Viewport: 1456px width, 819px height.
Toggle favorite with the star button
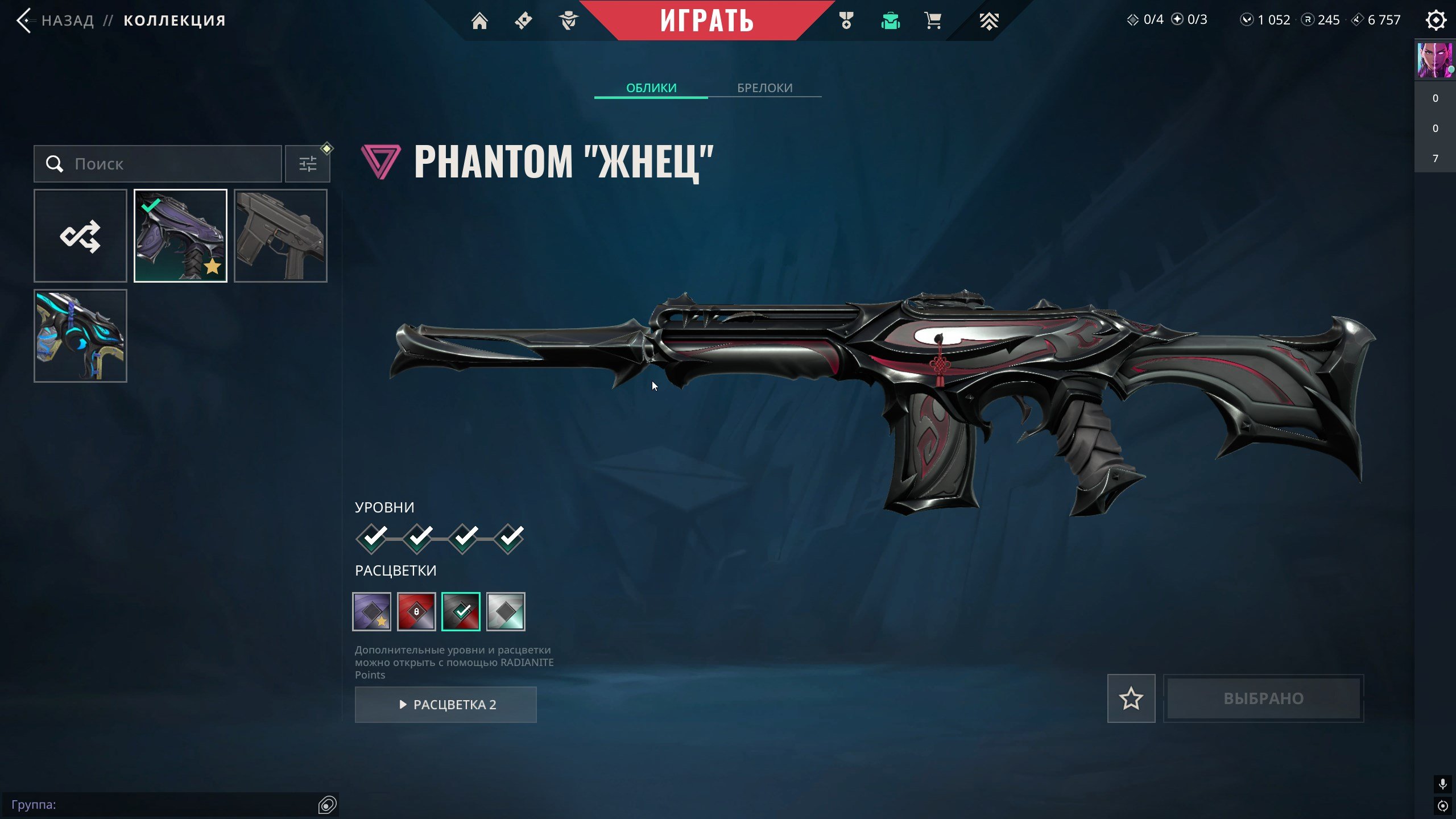click(1131, 698)
